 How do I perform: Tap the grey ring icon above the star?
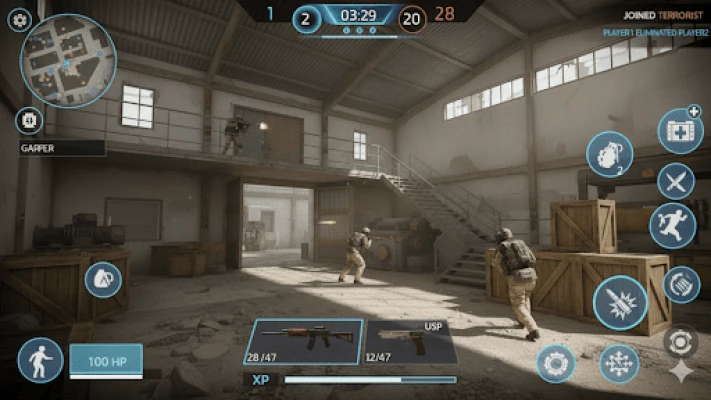click(681, 341)
